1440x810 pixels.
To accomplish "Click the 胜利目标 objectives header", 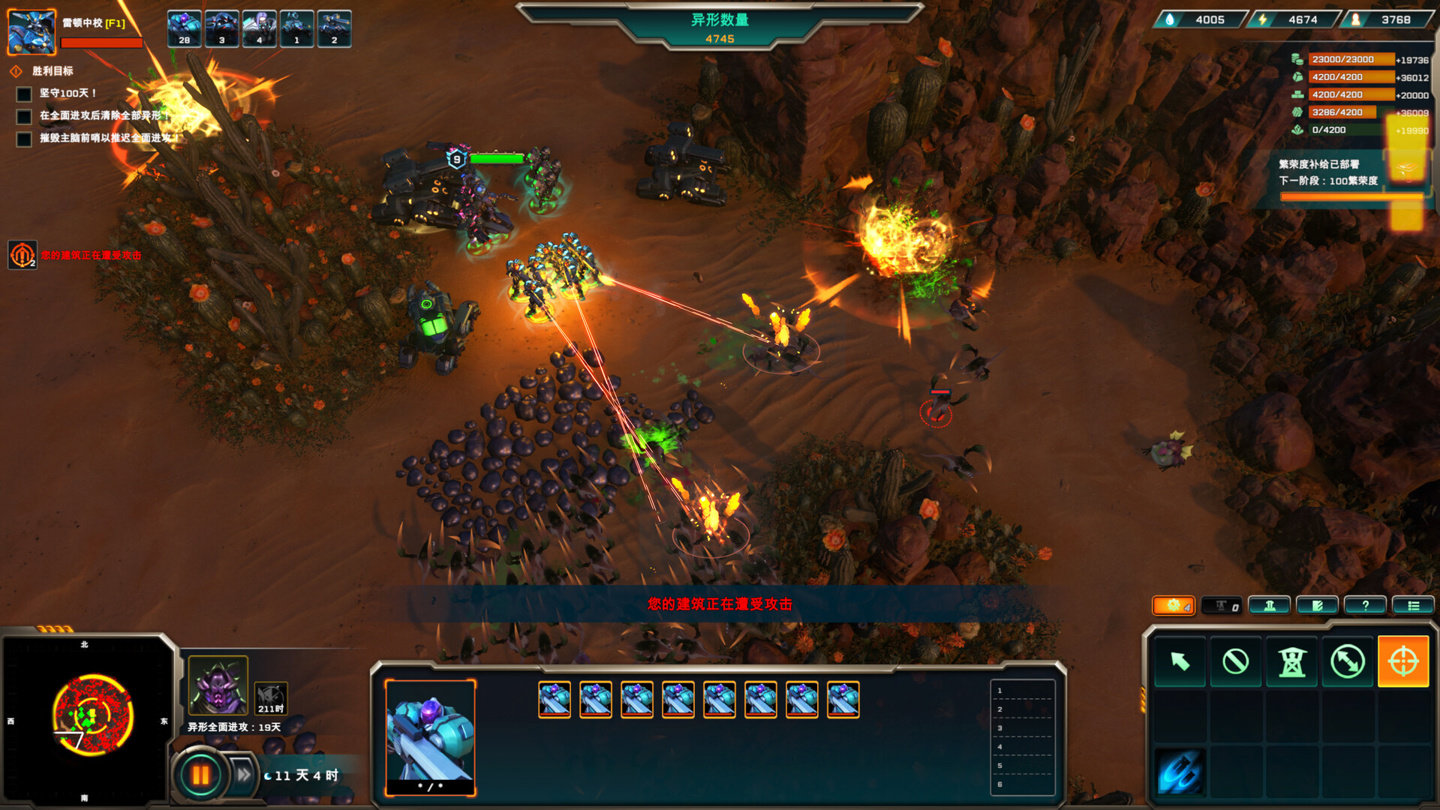I will (52, 71).
